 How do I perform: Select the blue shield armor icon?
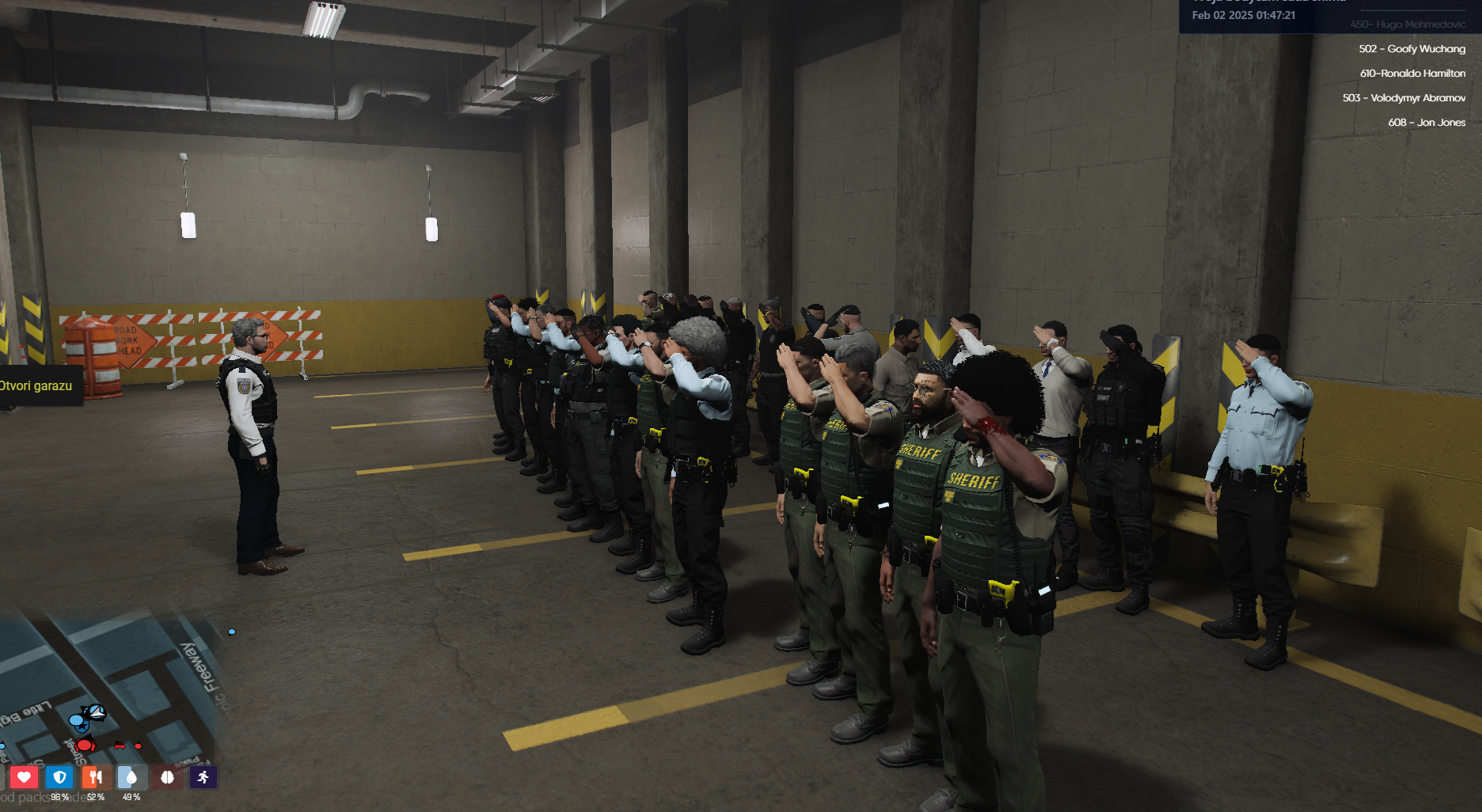[x=59, y=779]
